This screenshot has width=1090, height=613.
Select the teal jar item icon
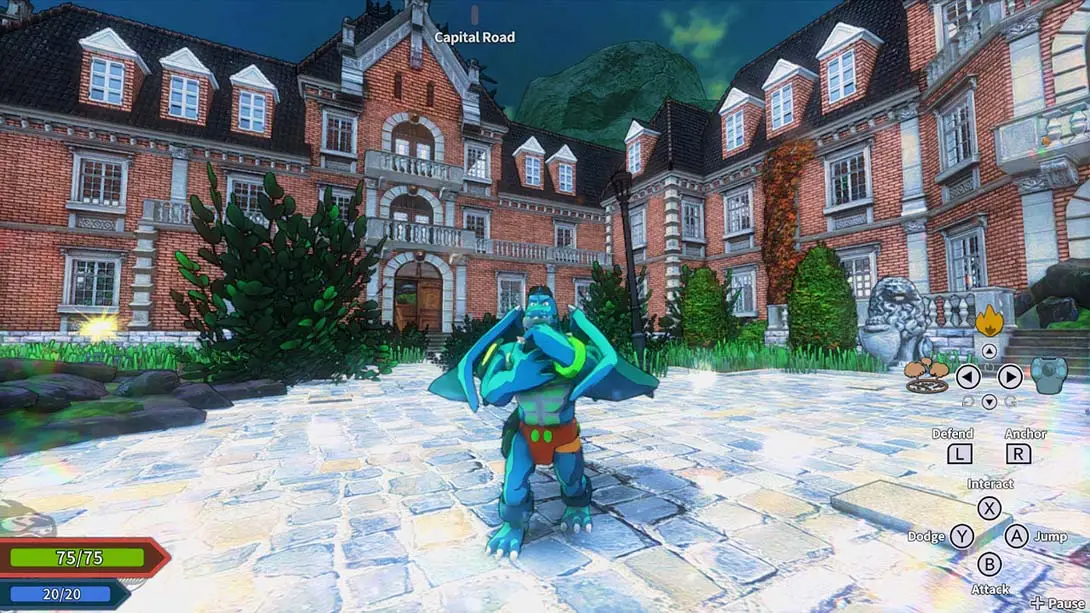tap(1049, 375)
